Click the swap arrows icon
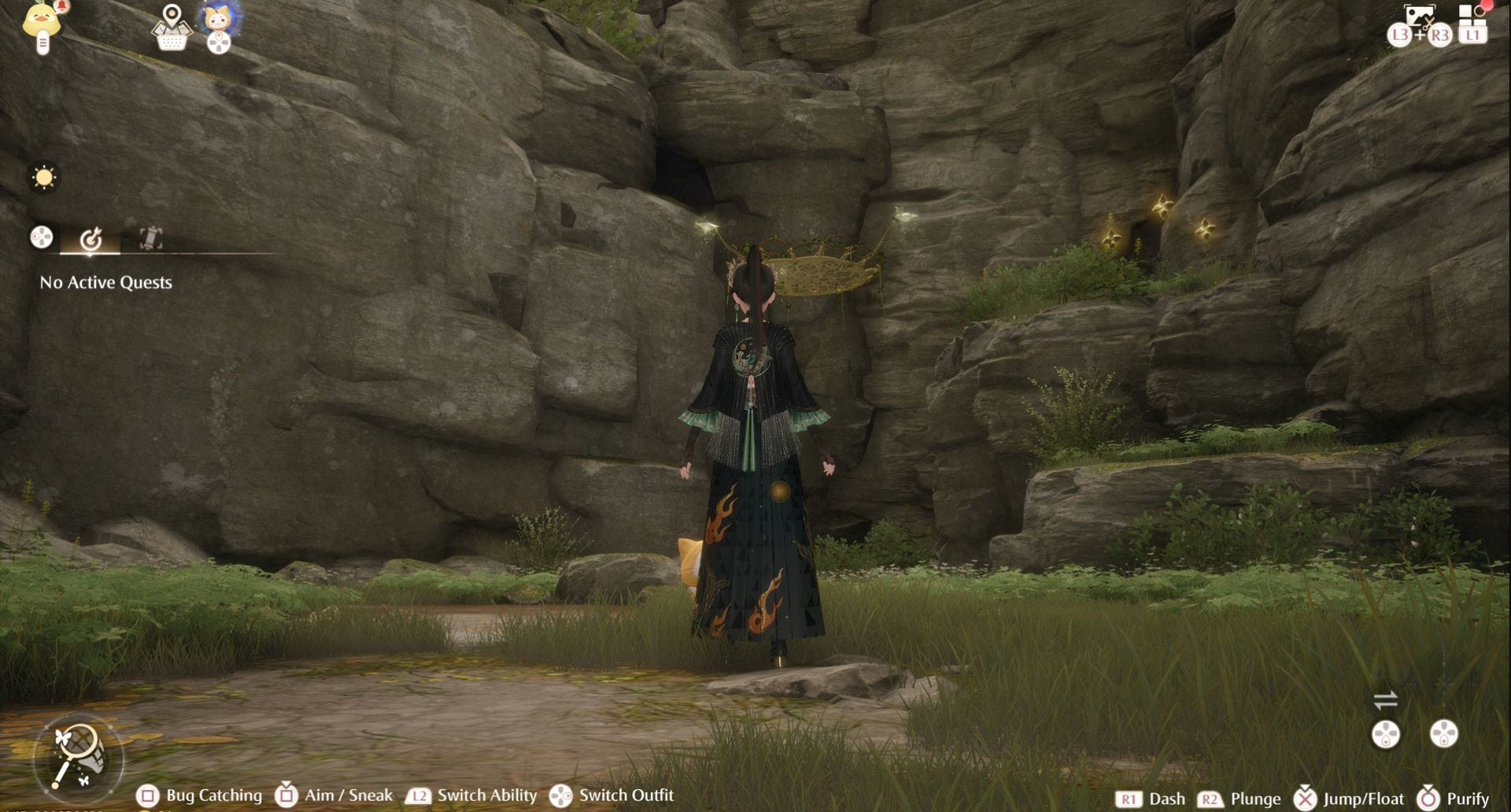The image size is (1511, 812). coord(1385,699)
